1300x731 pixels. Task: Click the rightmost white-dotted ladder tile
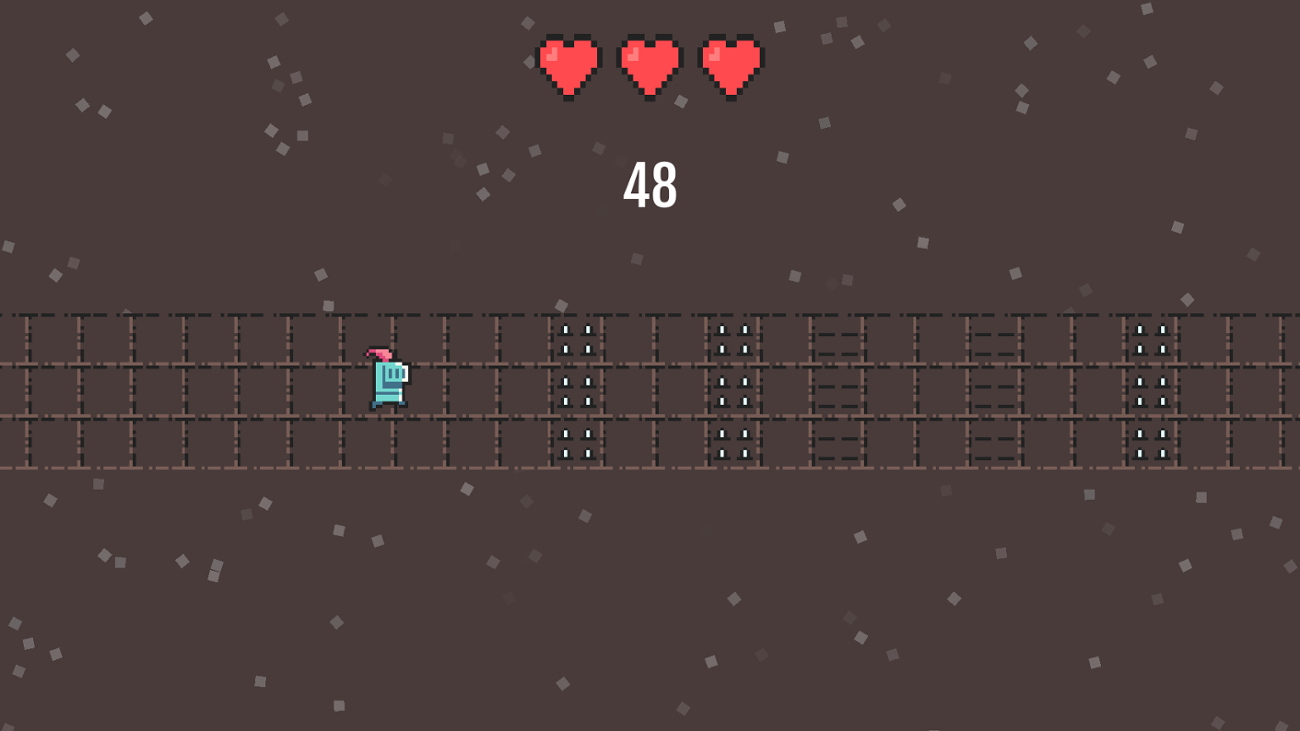(1150, 390)
